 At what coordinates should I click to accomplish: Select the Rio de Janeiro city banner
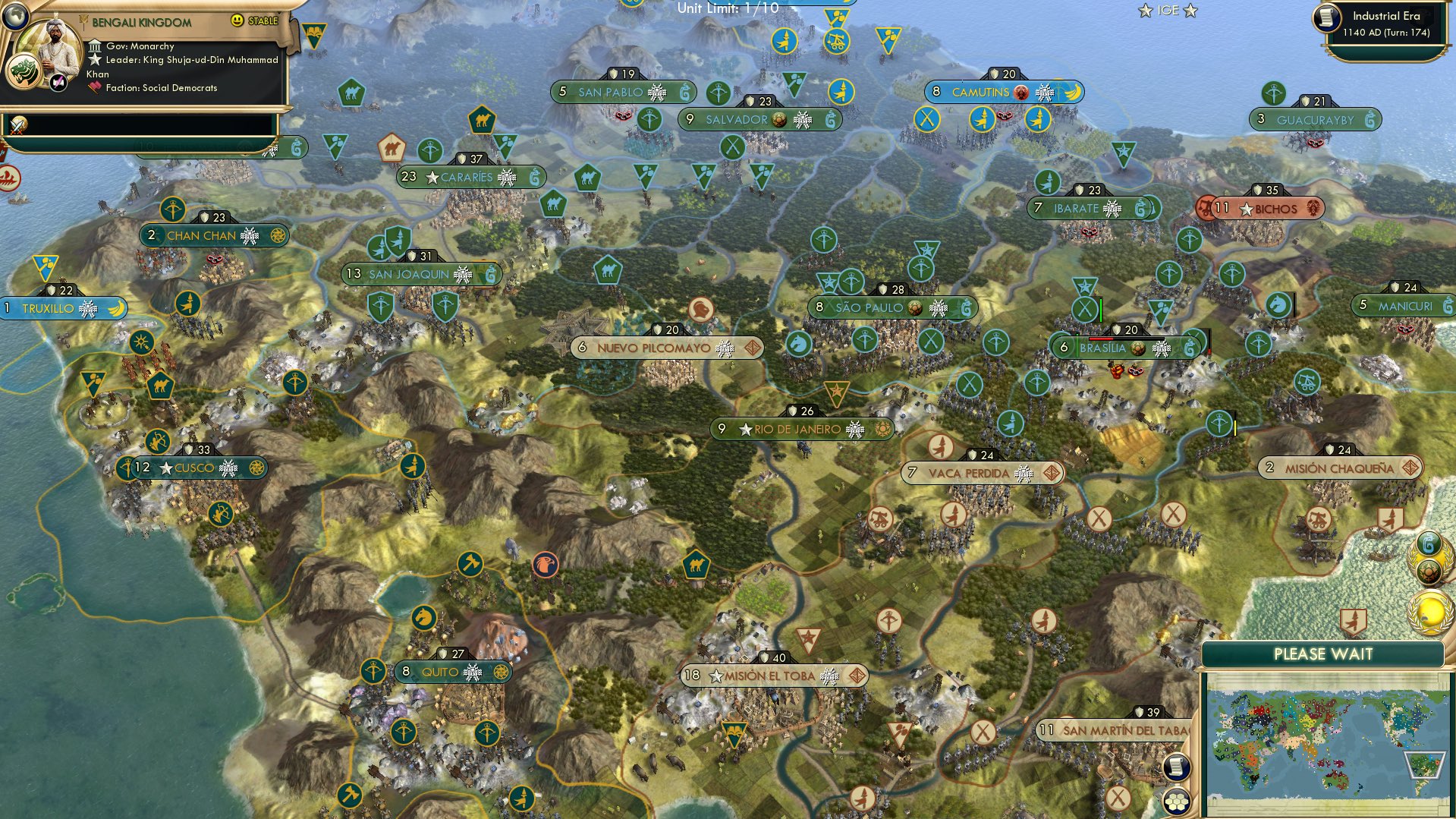(798, 430)
